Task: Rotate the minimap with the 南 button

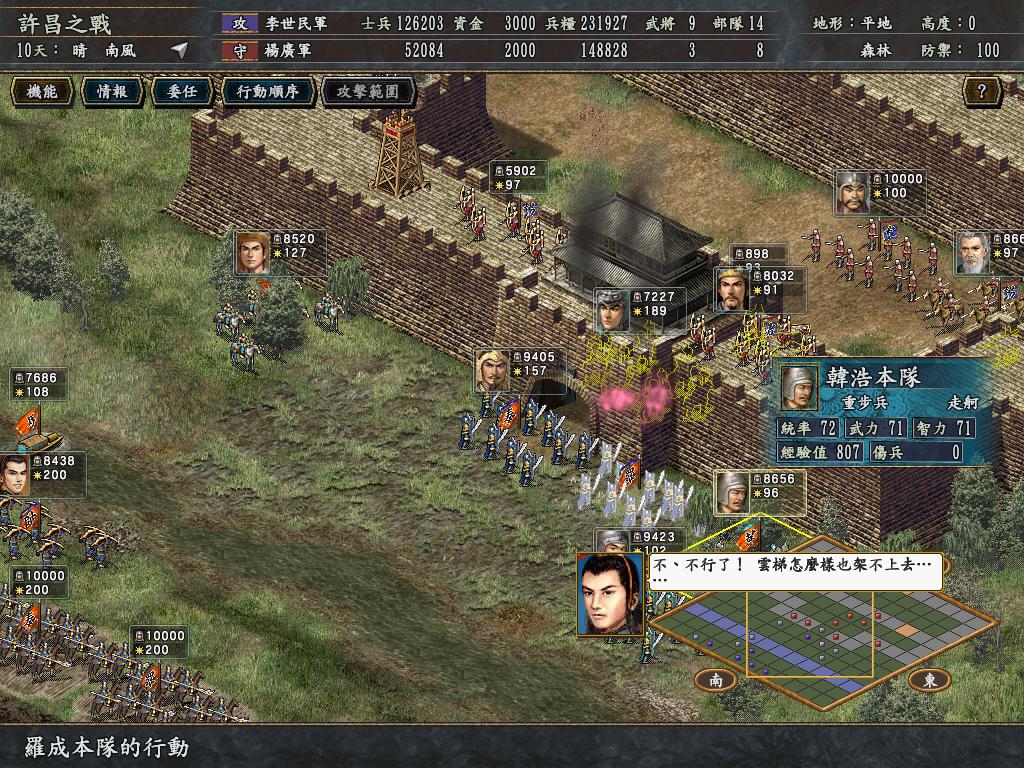Action: [716, 680]
